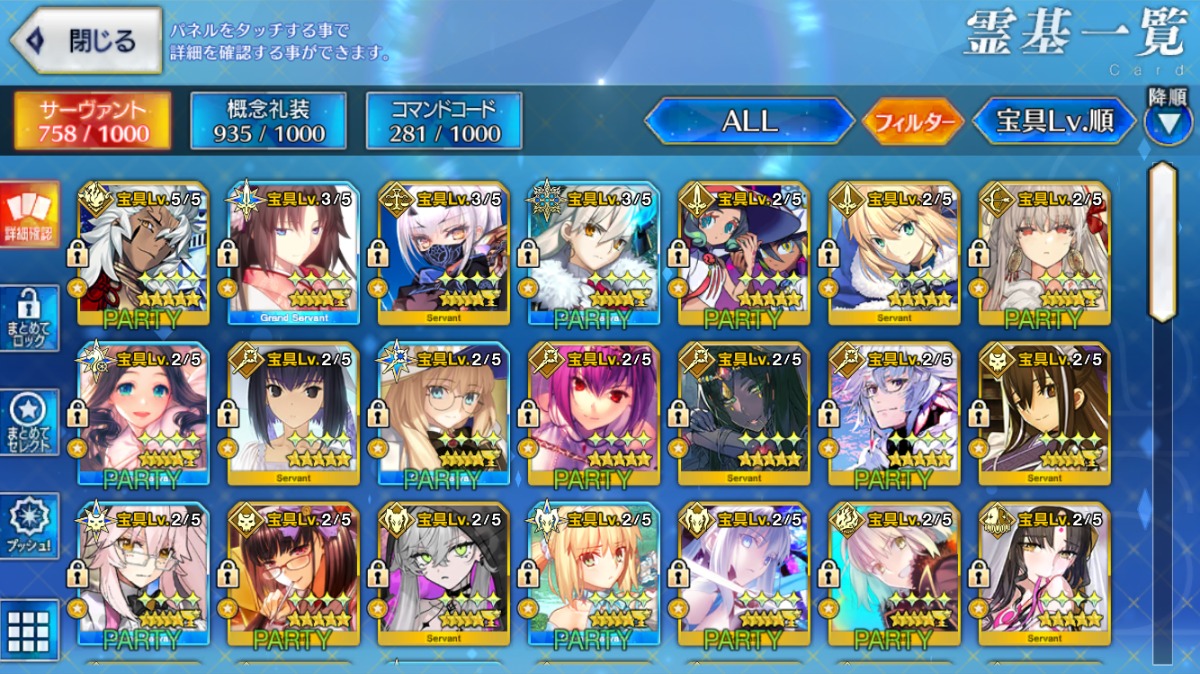Change the grid view layout icon
This screenshot has height=674, width=1200.
[x=29, y=629]
